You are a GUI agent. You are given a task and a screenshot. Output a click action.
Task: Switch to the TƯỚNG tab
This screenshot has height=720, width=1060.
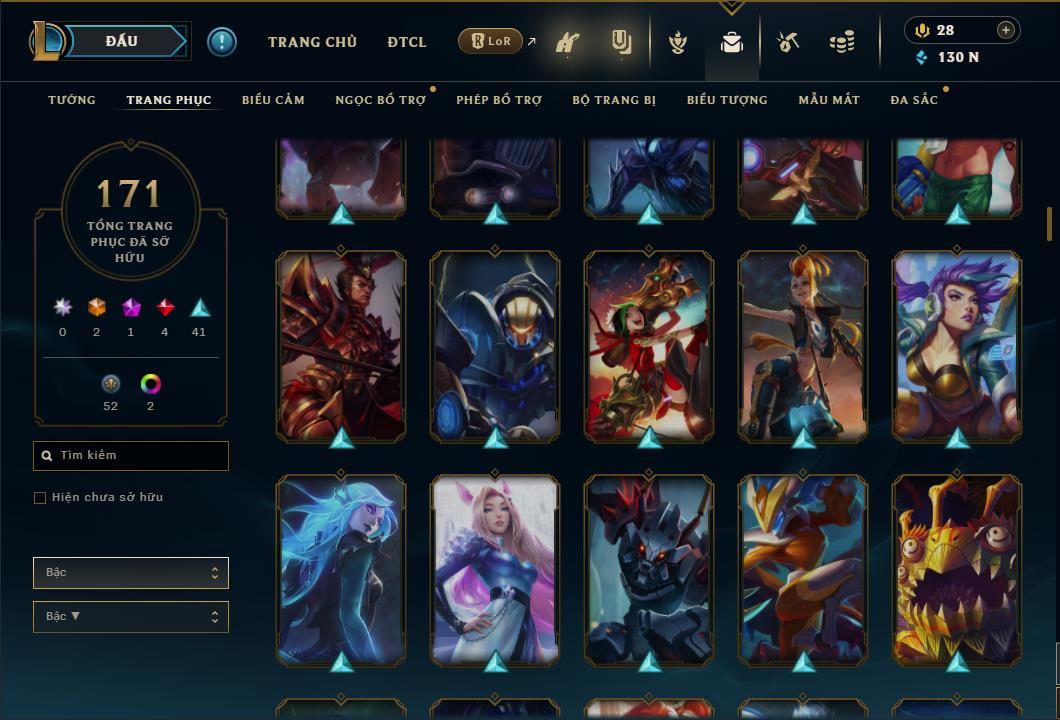point(72,100)
